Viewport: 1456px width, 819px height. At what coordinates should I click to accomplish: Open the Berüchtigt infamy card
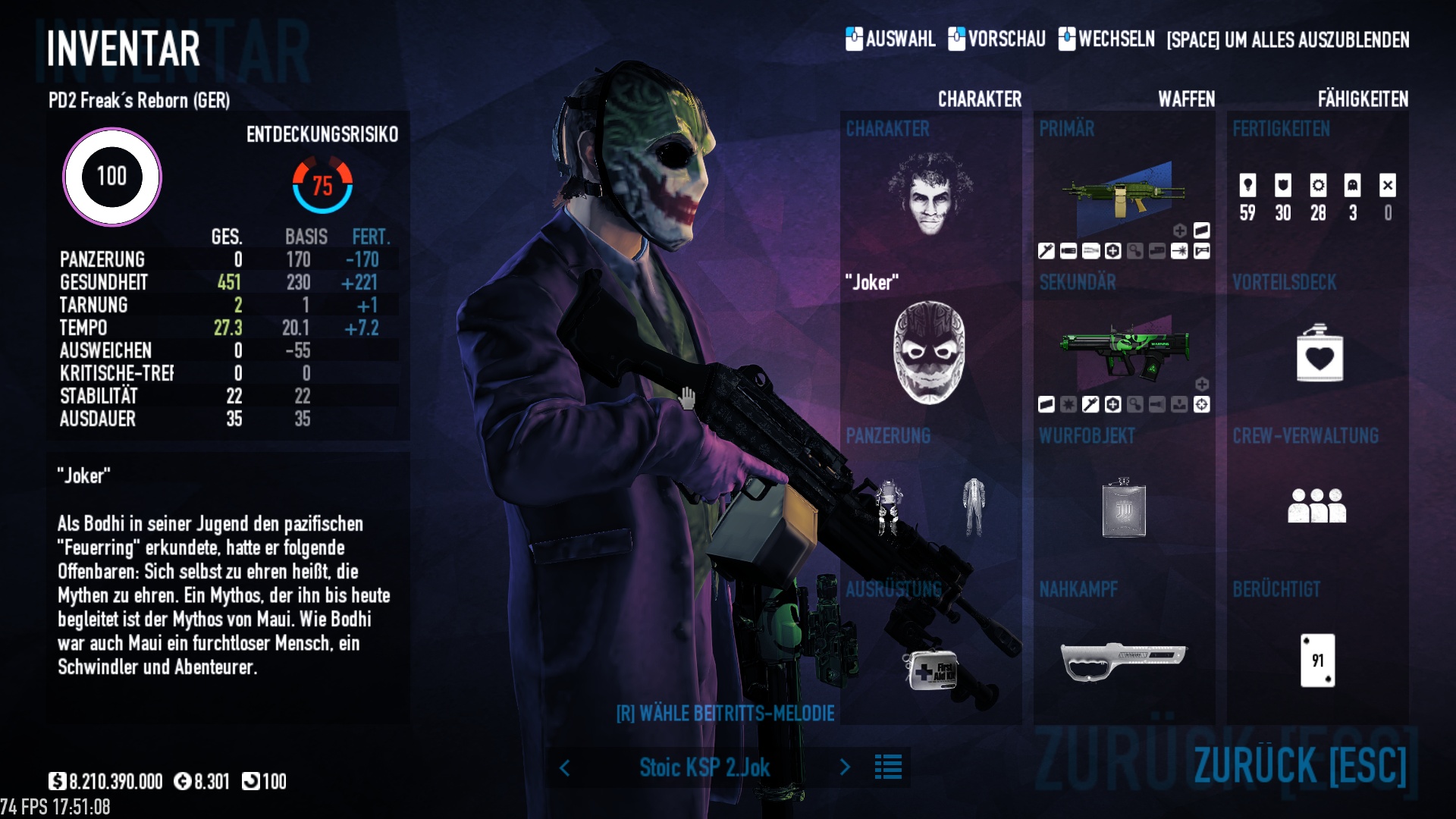tap(1317, 661)
